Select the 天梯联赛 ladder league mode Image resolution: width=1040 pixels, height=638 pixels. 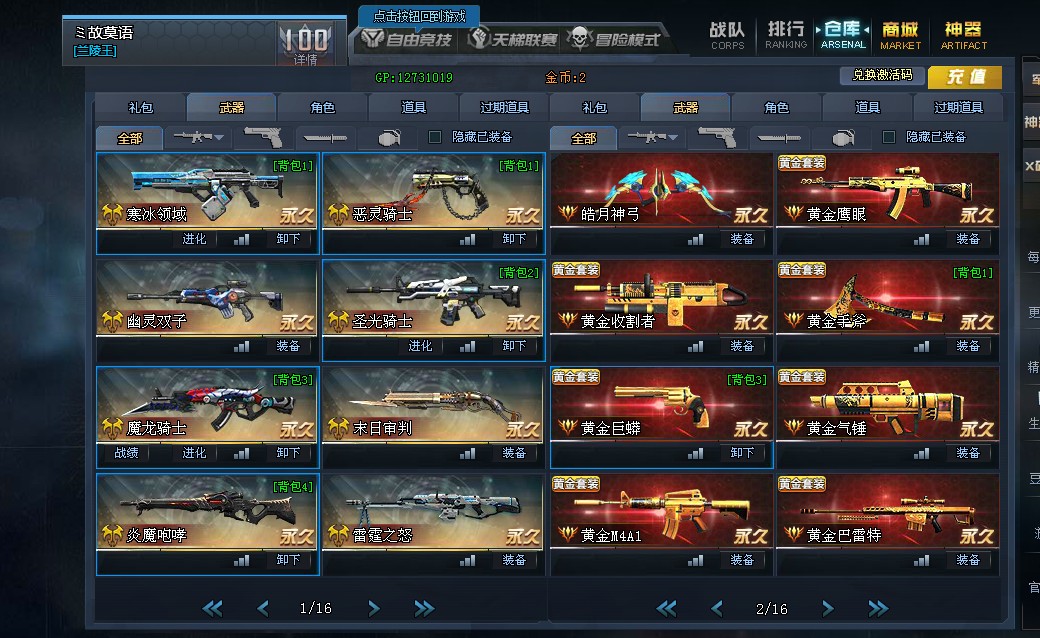pos(512,40)
